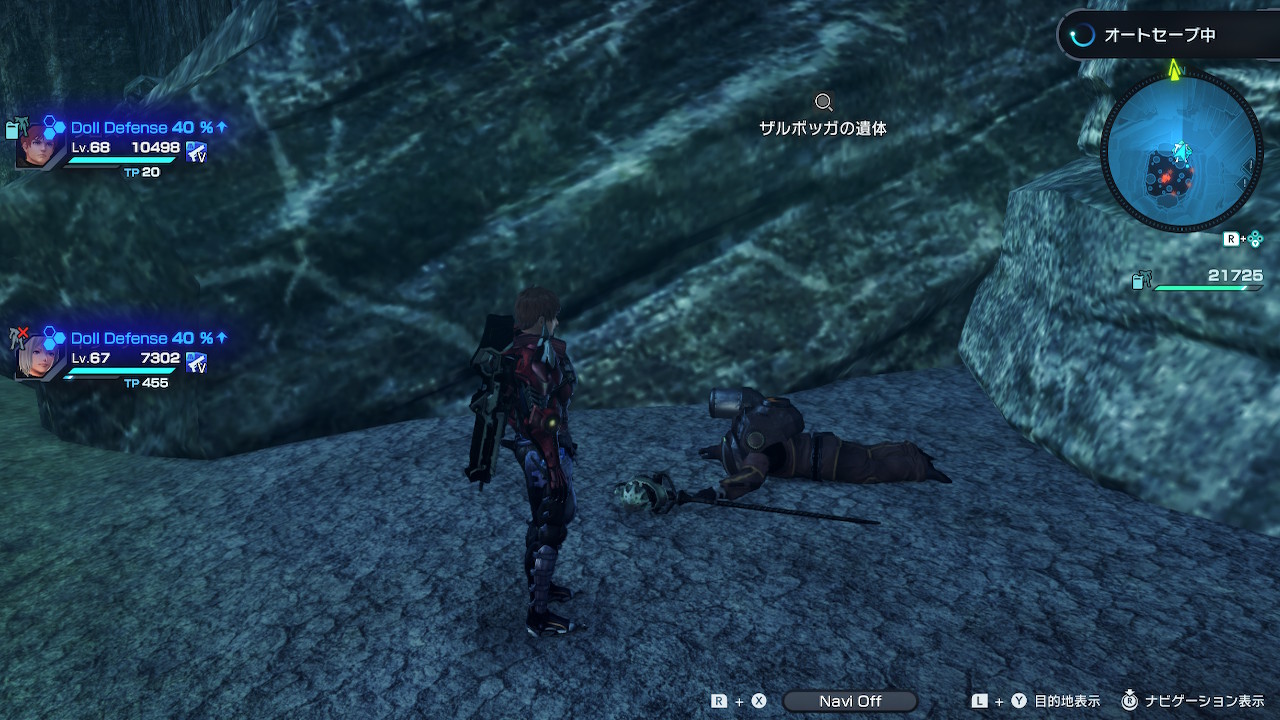Open the circular minimap
The width and height of the screenshot is (1280, 720).
[x=1181, y=151]
